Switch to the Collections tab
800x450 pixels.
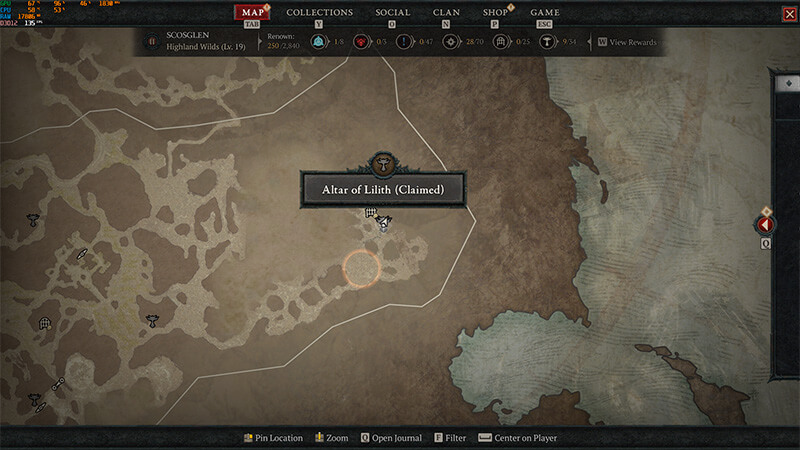[x=319, y=13]
